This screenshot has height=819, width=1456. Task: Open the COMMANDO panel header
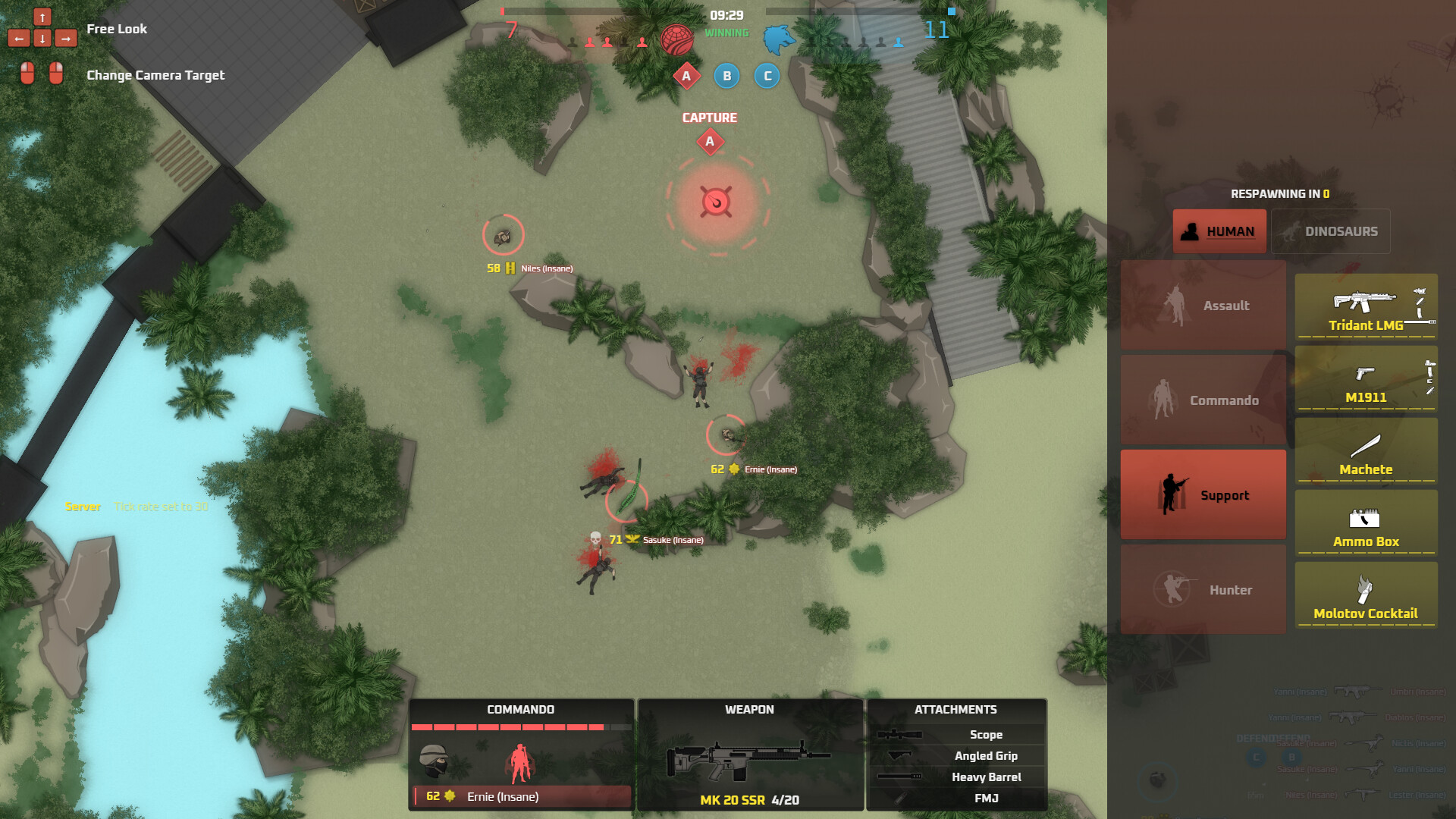(520, 709)
